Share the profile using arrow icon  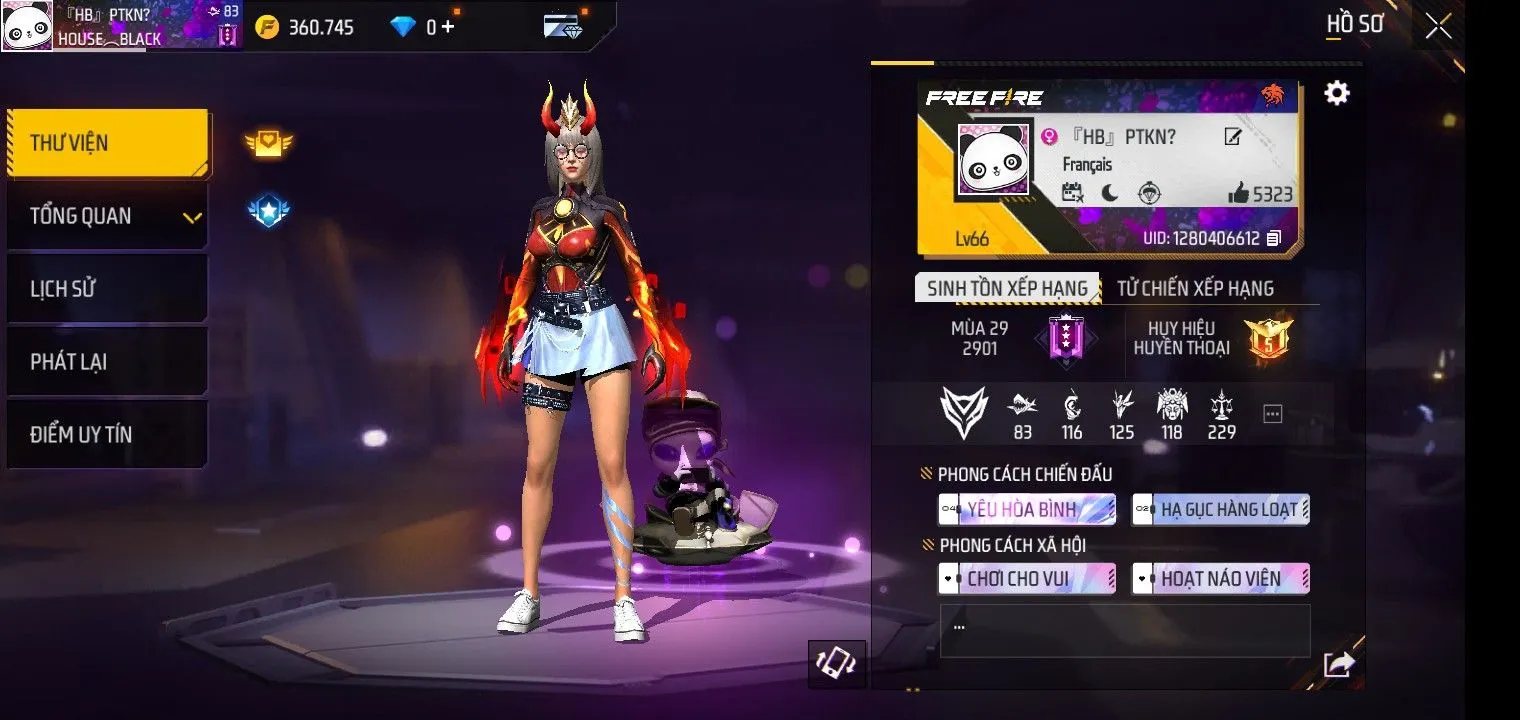tap(1337, 664)
